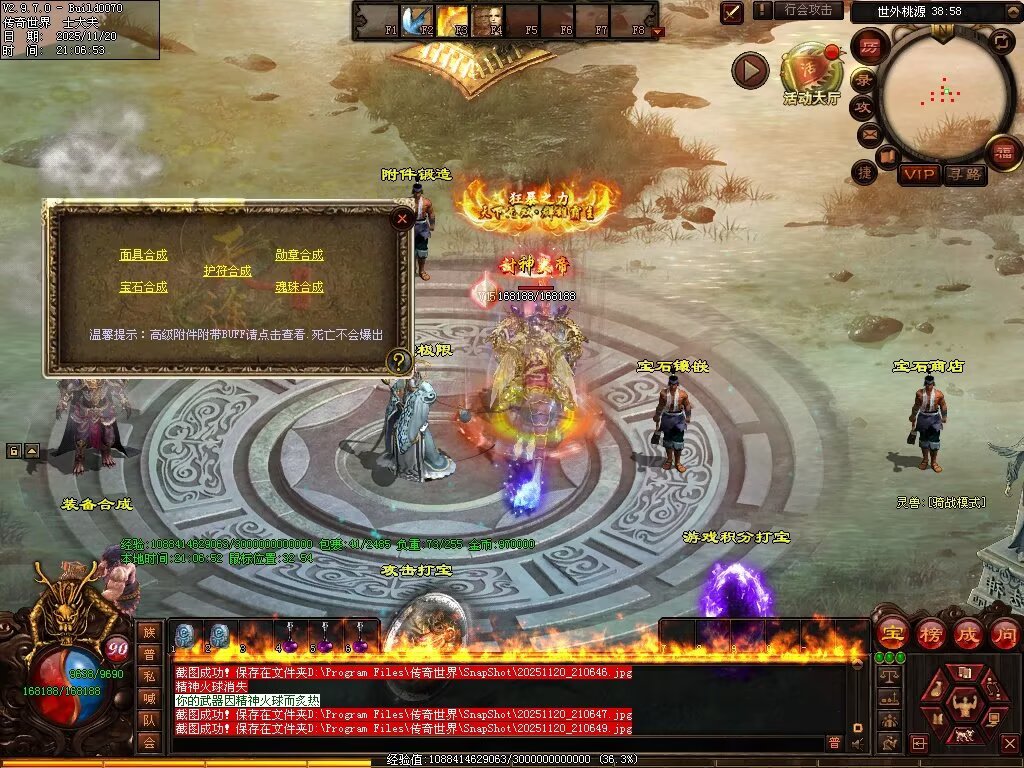The width and height of the screenshot is (1024, 768).
Task: Open the character figure panel
Action: pos(965,706)
